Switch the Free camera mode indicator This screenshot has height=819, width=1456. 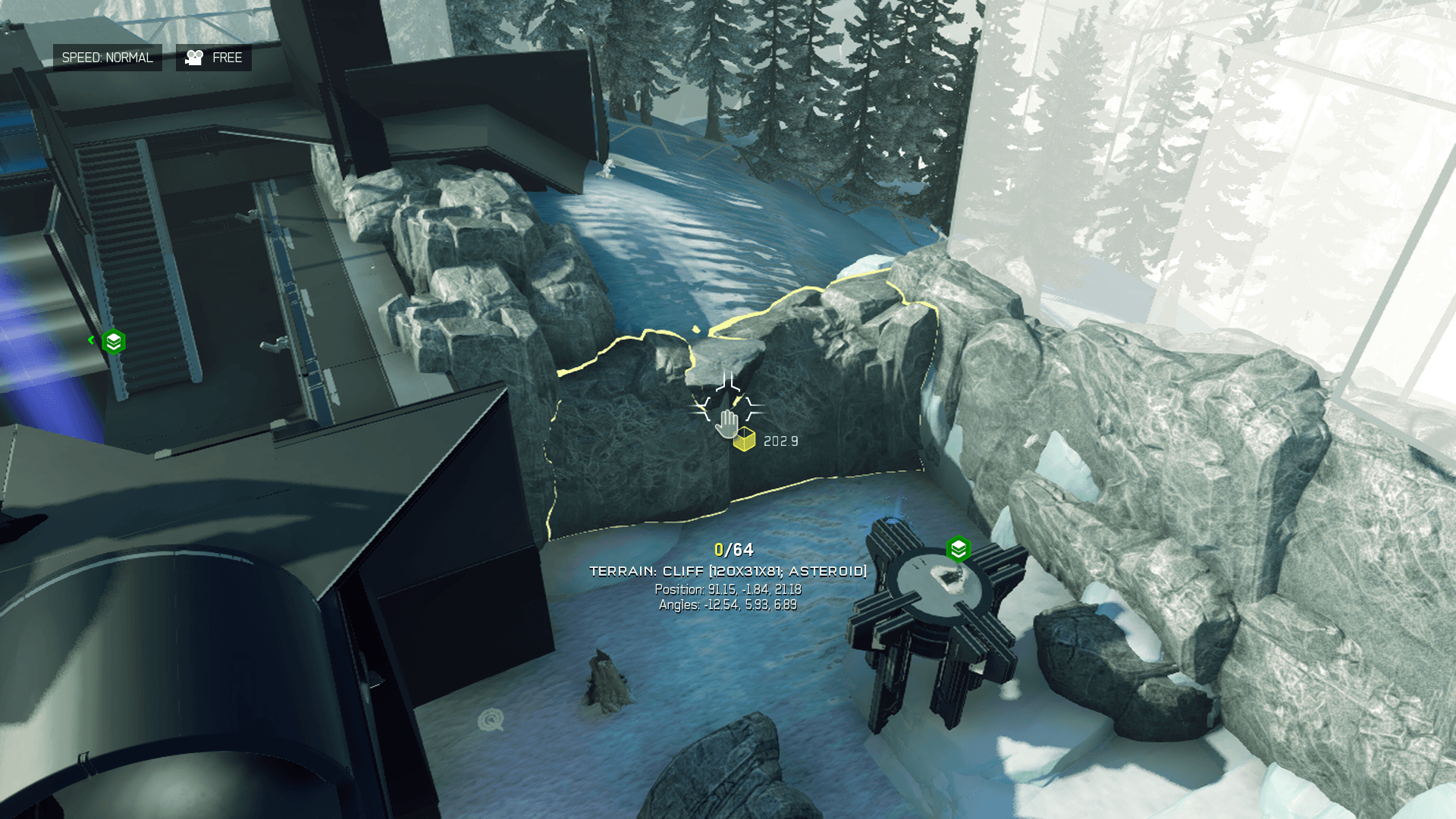(214, 58)
